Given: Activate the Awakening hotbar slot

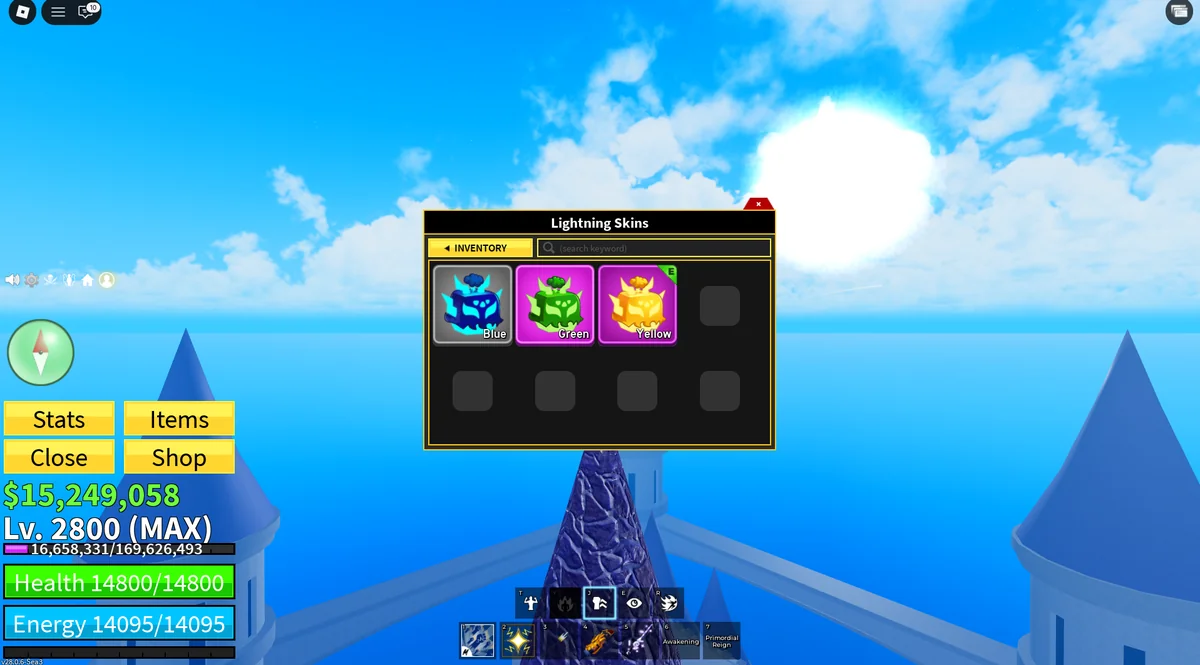Looking at the screenshot, I should point(681,641).
